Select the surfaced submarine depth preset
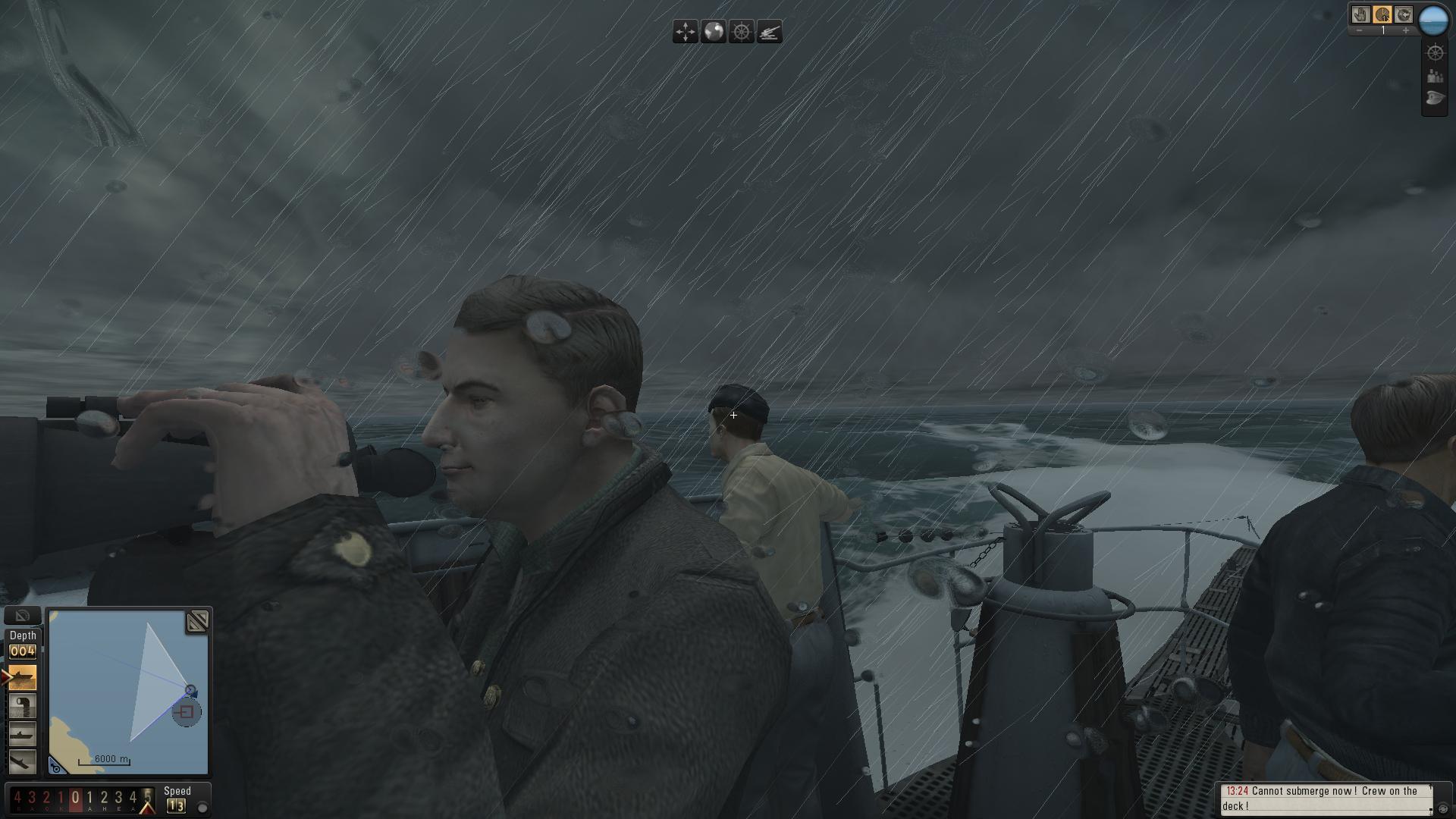 (x=23, y=676)
